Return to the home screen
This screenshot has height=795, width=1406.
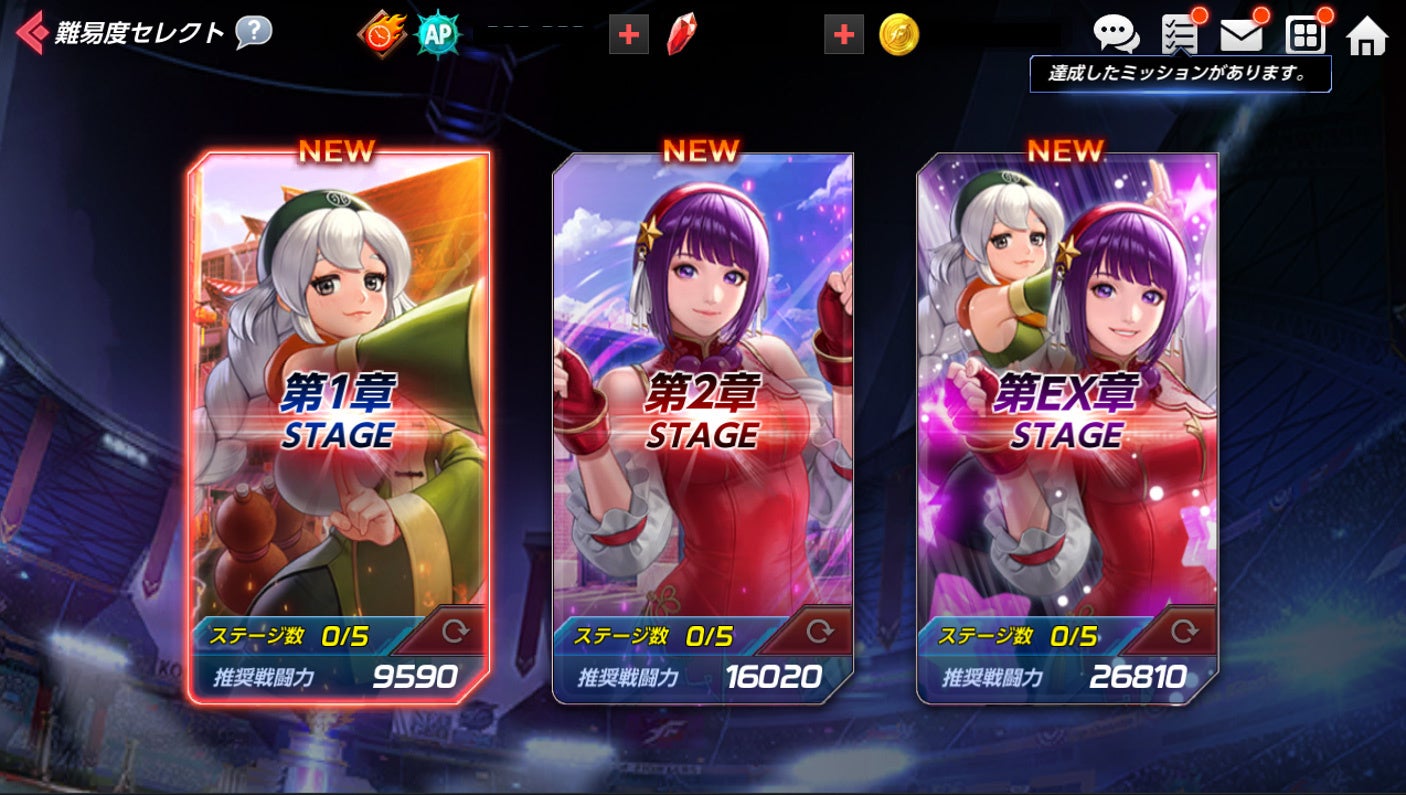(1367, 36)
